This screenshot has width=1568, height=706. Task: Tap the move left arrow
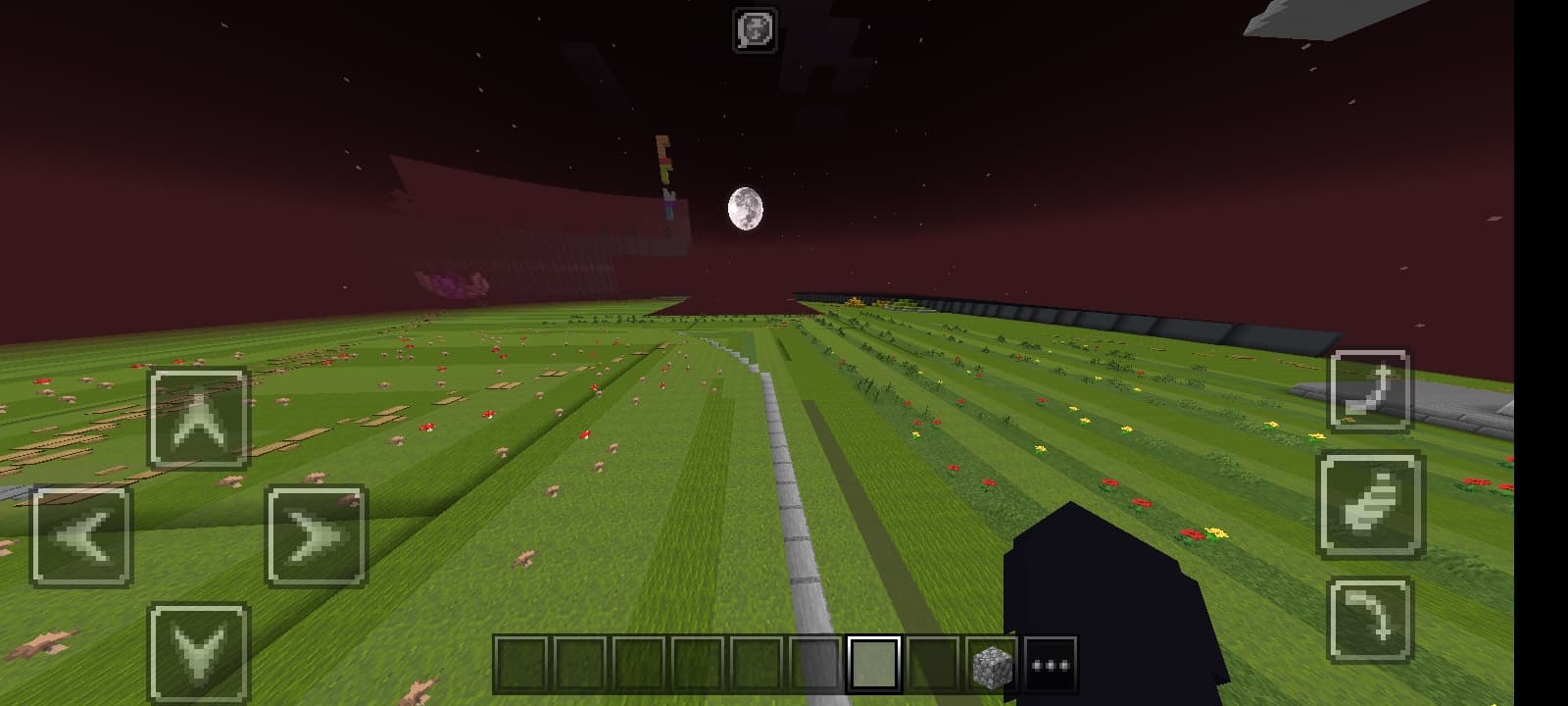tap(81, 536)
